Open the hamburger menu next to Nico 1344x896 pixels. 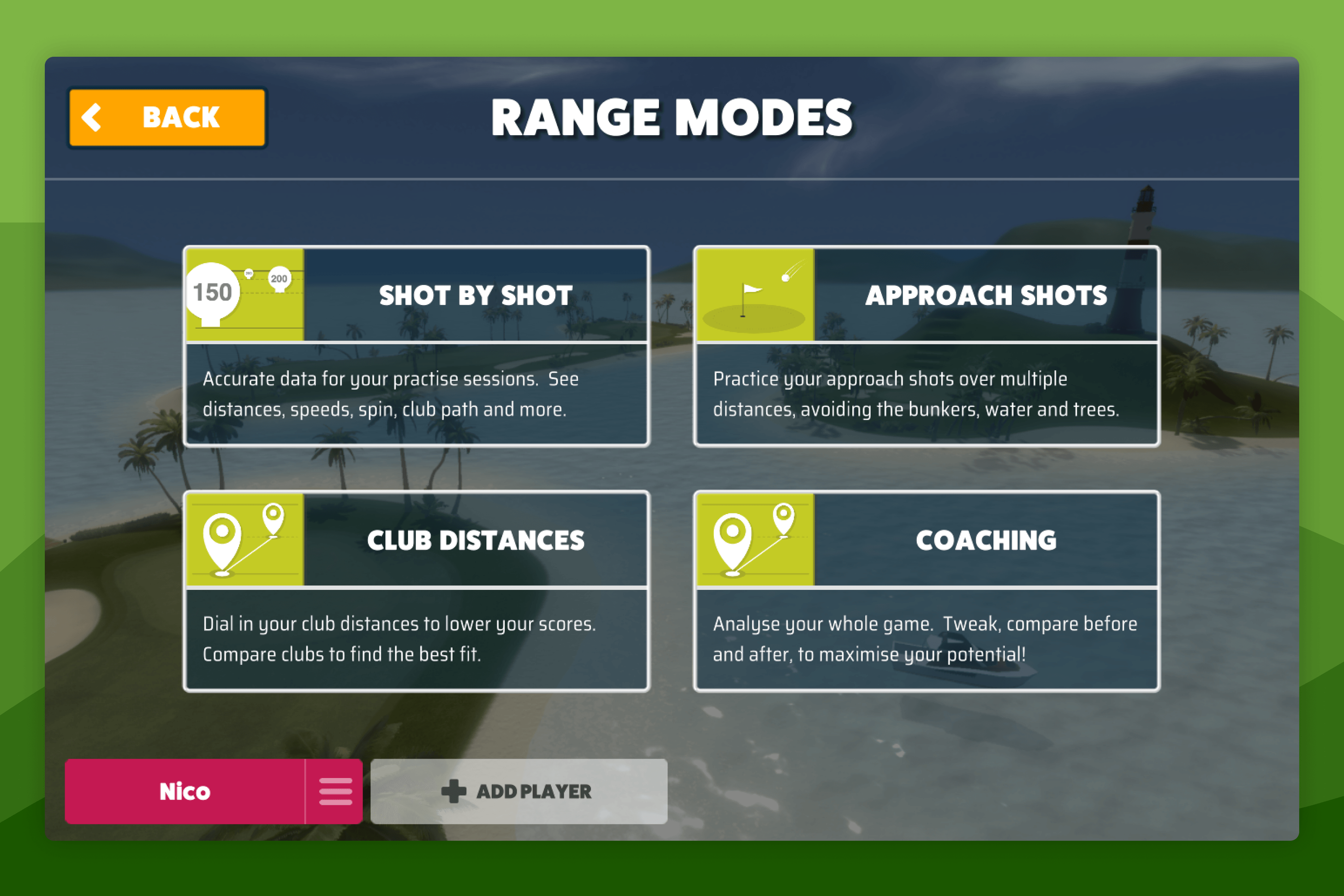(x=335, y=791)
